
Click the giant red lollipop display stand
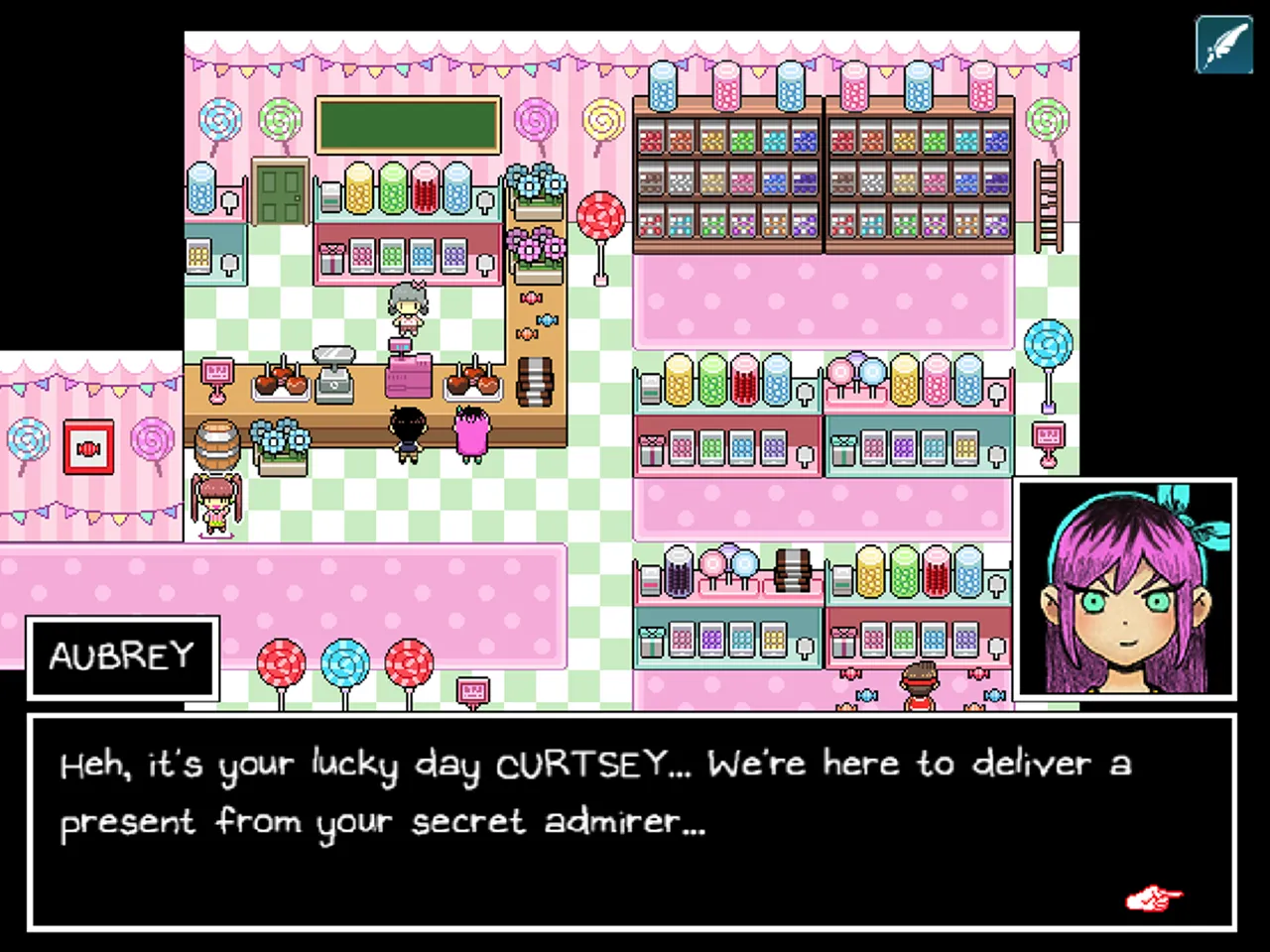600,213
